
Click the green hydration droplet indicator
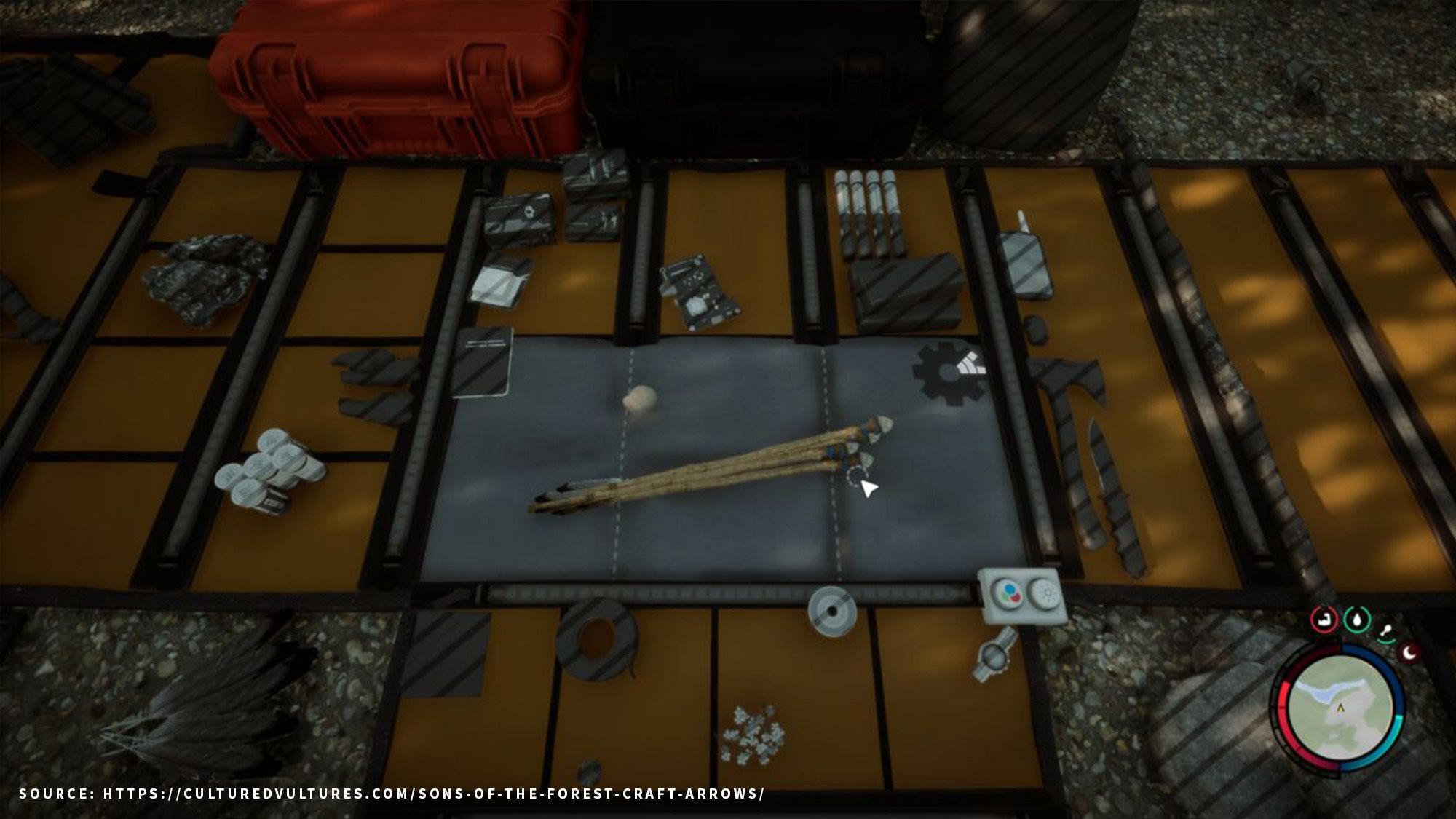pyautogui.click(x=1356, y=619)
